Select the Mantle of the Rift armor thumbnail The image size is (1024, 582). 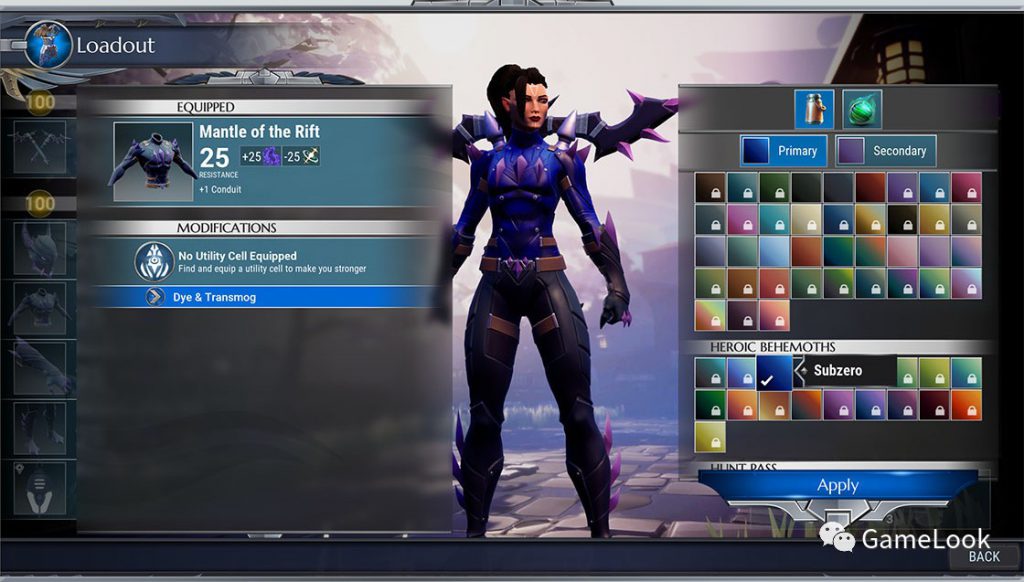(x=153, y=161)
